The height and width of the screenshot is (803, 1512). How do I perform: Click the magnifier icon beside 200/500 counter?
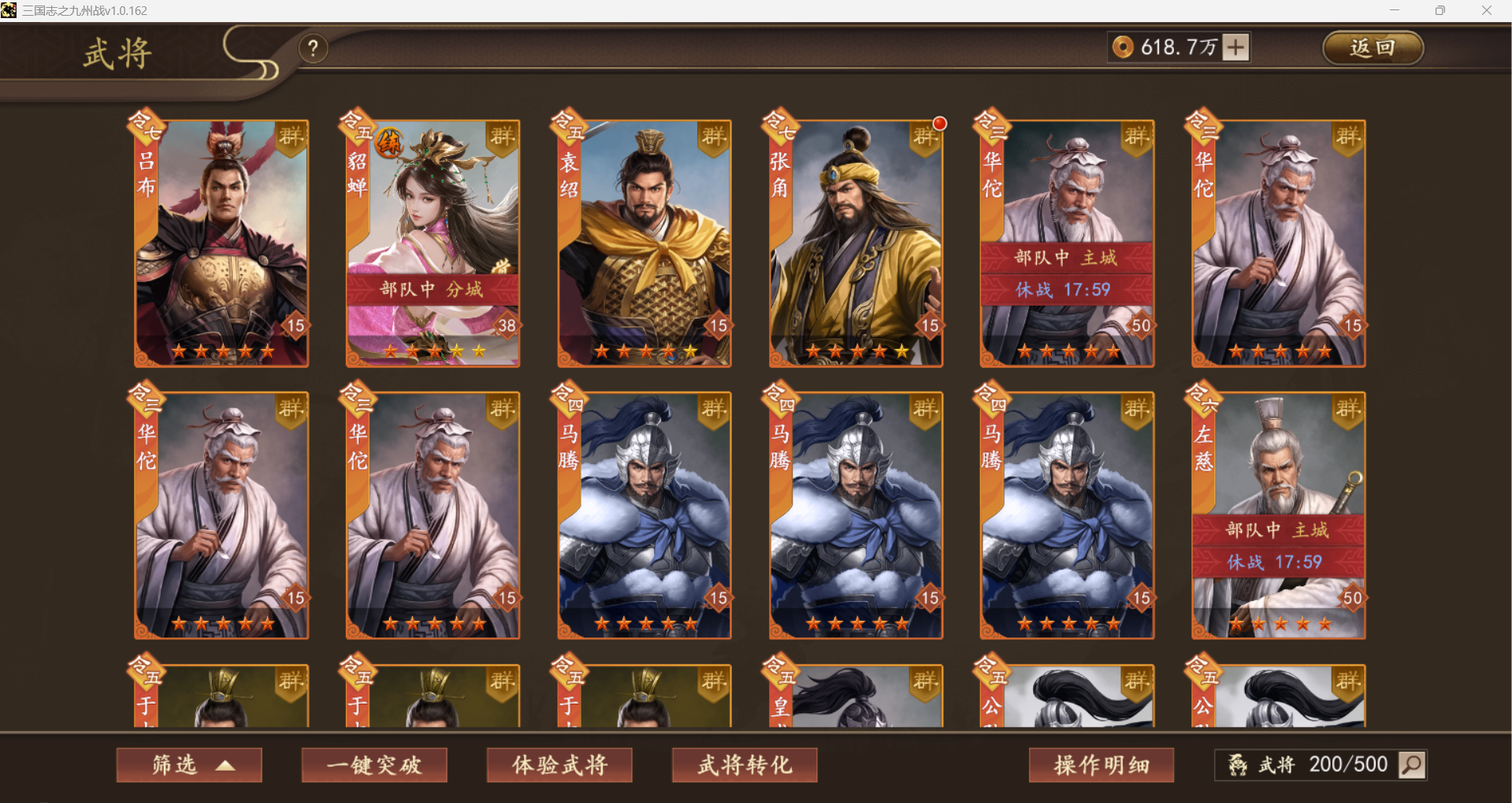[1413, 764]
